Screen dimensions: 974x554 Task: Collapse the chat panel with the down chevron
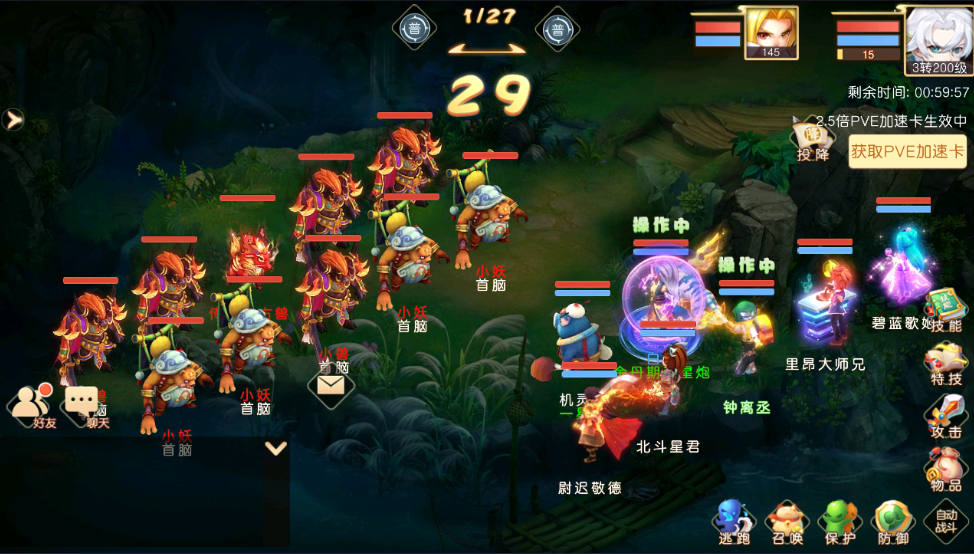click(x=276, y=448)
